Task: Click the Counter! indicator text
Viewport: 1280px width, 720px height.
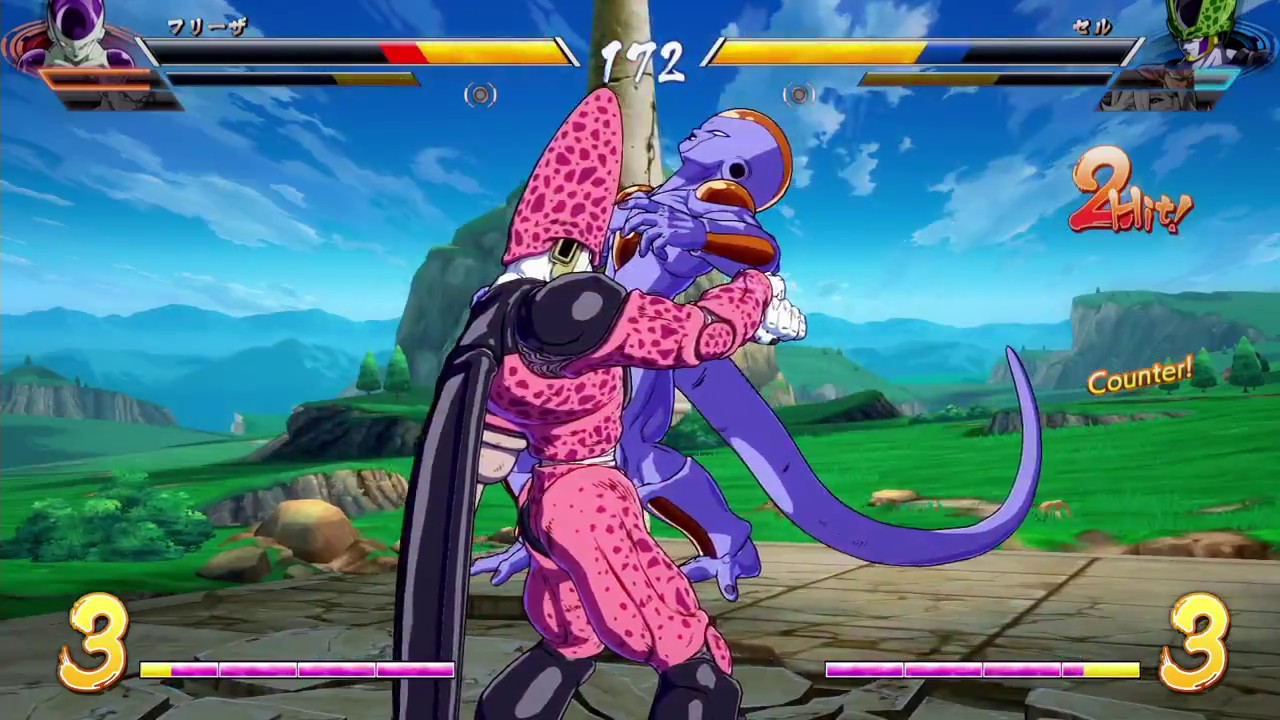Action: click(x=1140, y=375)
